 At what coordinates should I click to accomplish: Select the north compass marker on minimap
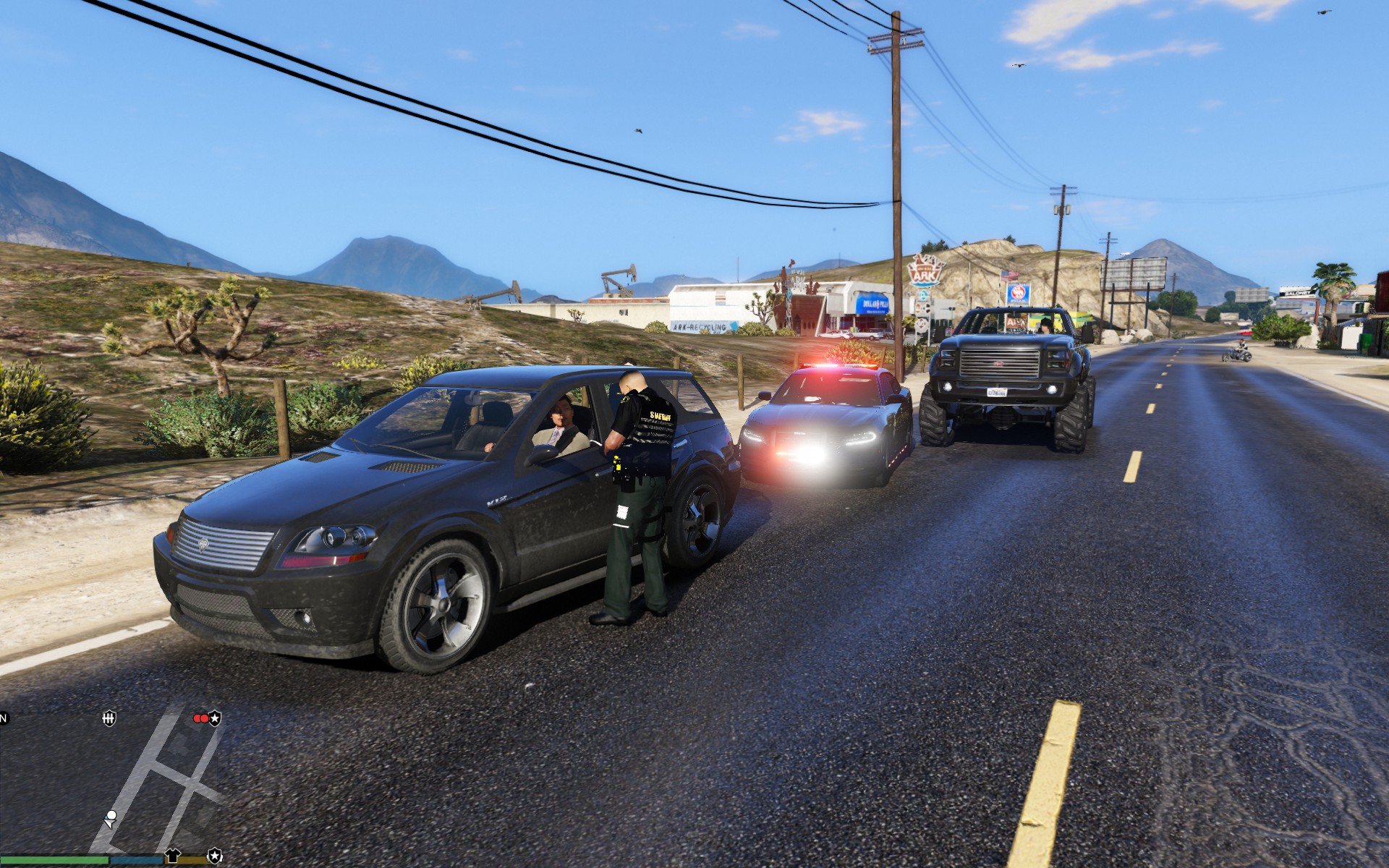point(4,718)
